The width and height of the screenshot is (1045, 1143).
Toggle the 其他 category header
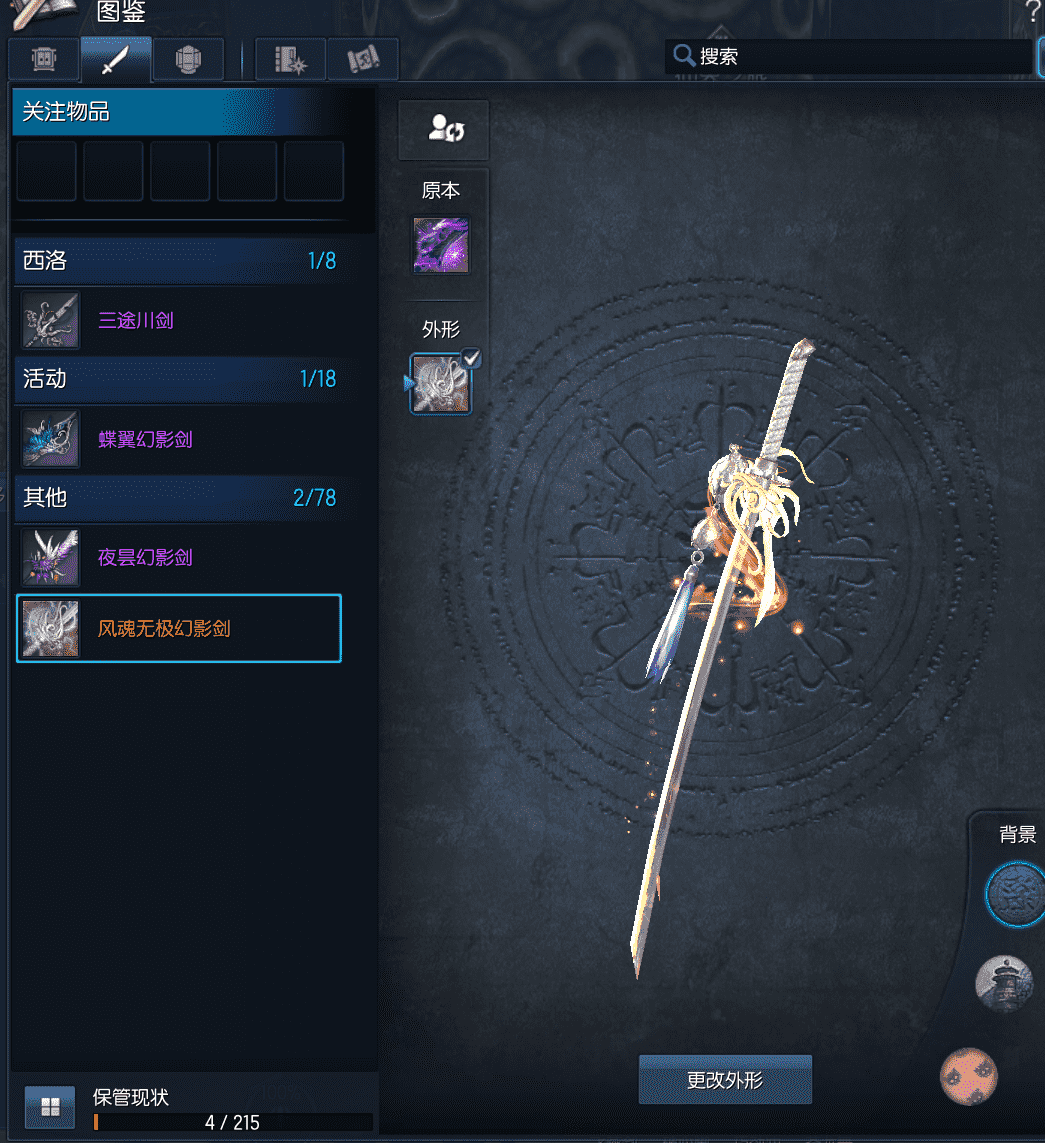point(180,497)
